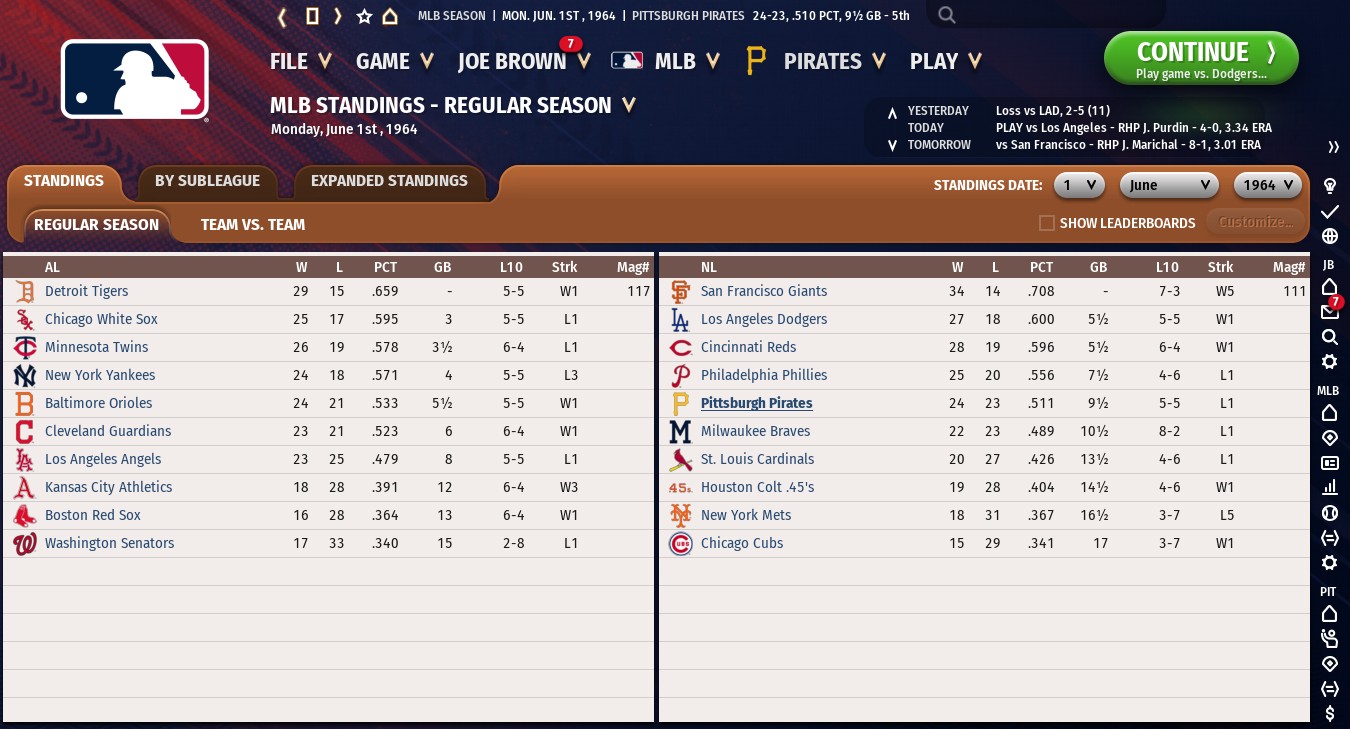Switch to the Expanded Standings tab

(389, 181)
